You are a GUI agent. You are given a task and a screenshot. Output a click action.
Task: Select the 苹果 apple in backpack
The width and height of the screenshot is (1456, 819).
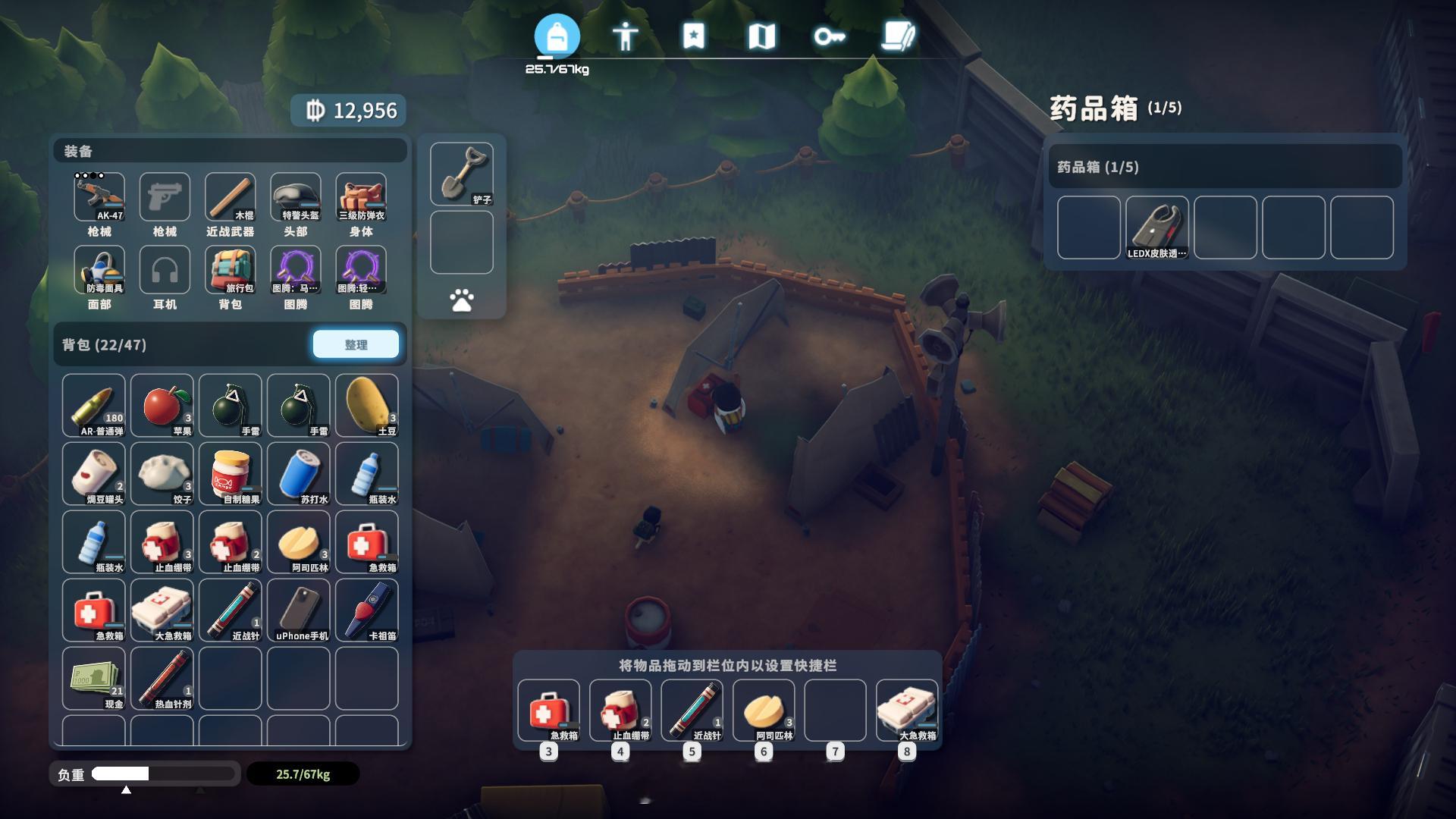pyautogui.click(x=162, y=405)
